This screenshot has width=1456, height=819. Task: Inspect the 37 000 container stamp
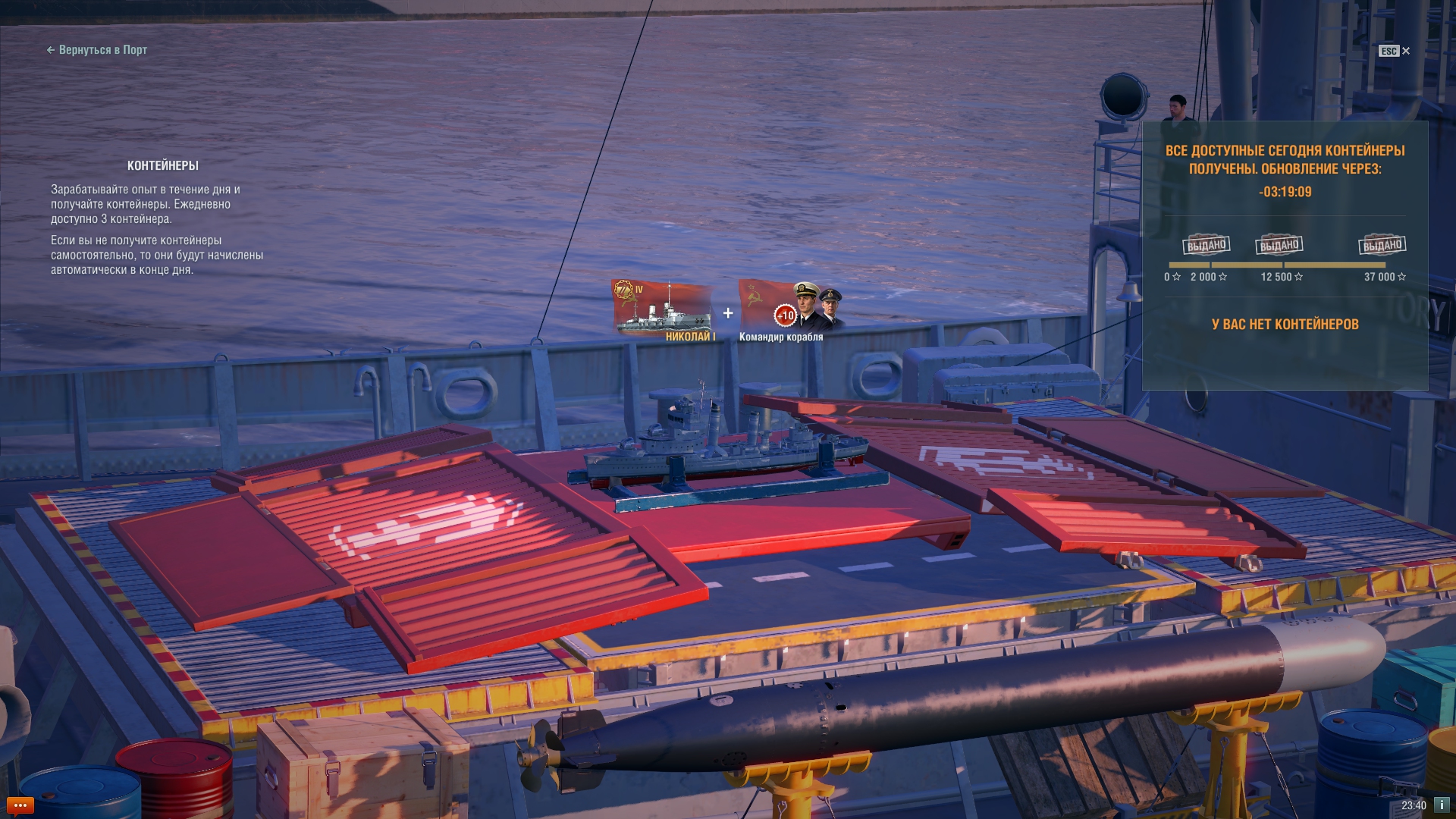(x=1382, y=245)
